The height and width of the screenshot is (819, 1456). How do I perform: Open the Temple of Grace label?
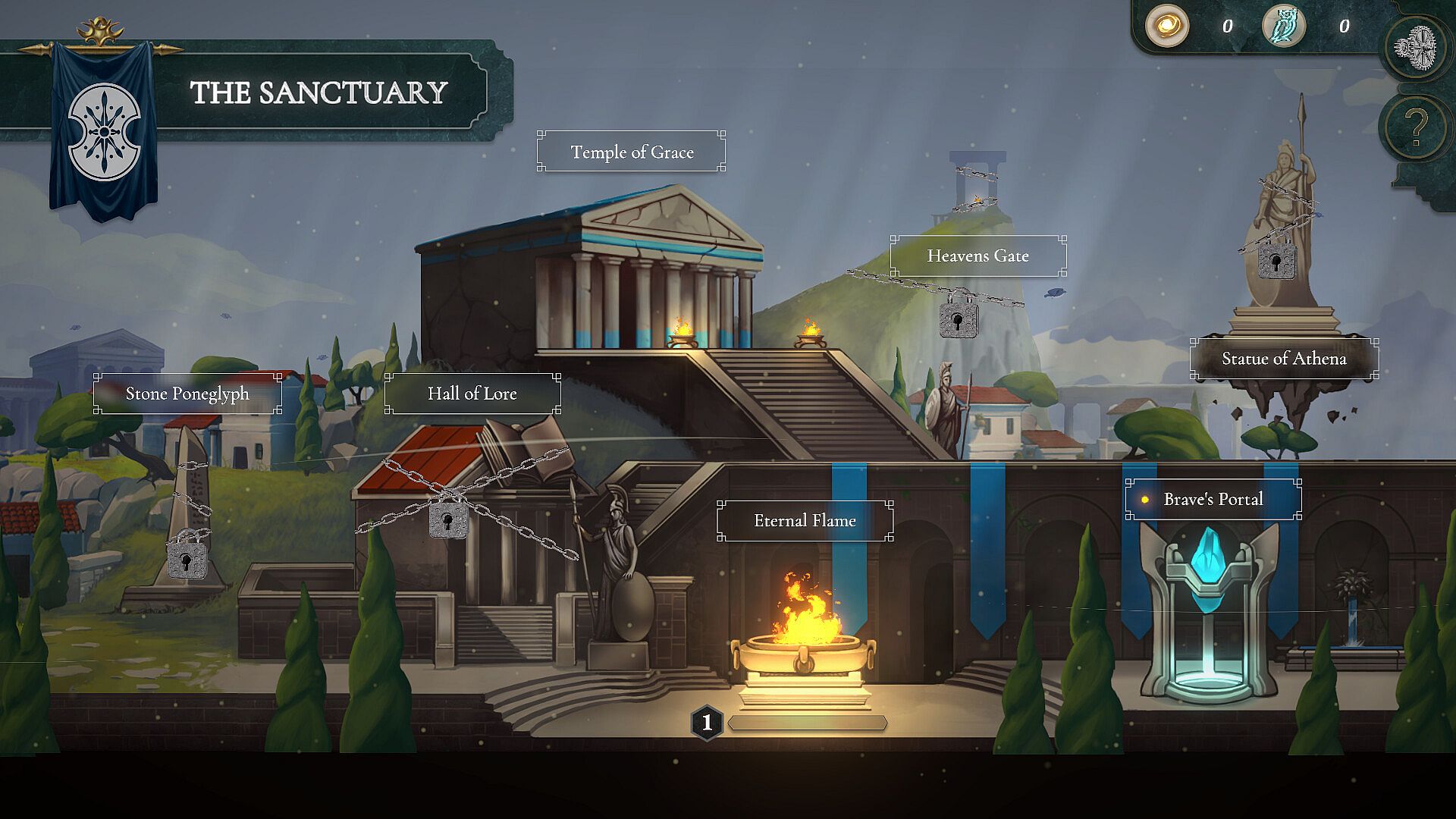(631, 152)
